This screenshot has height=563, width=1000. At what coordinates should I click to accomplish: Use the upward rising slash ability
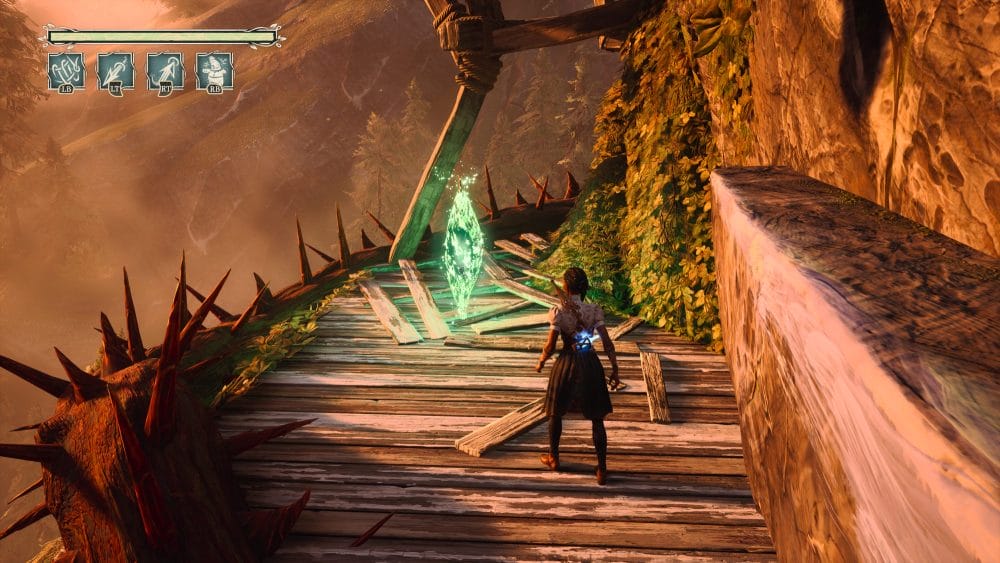click(x=165, y=71)
